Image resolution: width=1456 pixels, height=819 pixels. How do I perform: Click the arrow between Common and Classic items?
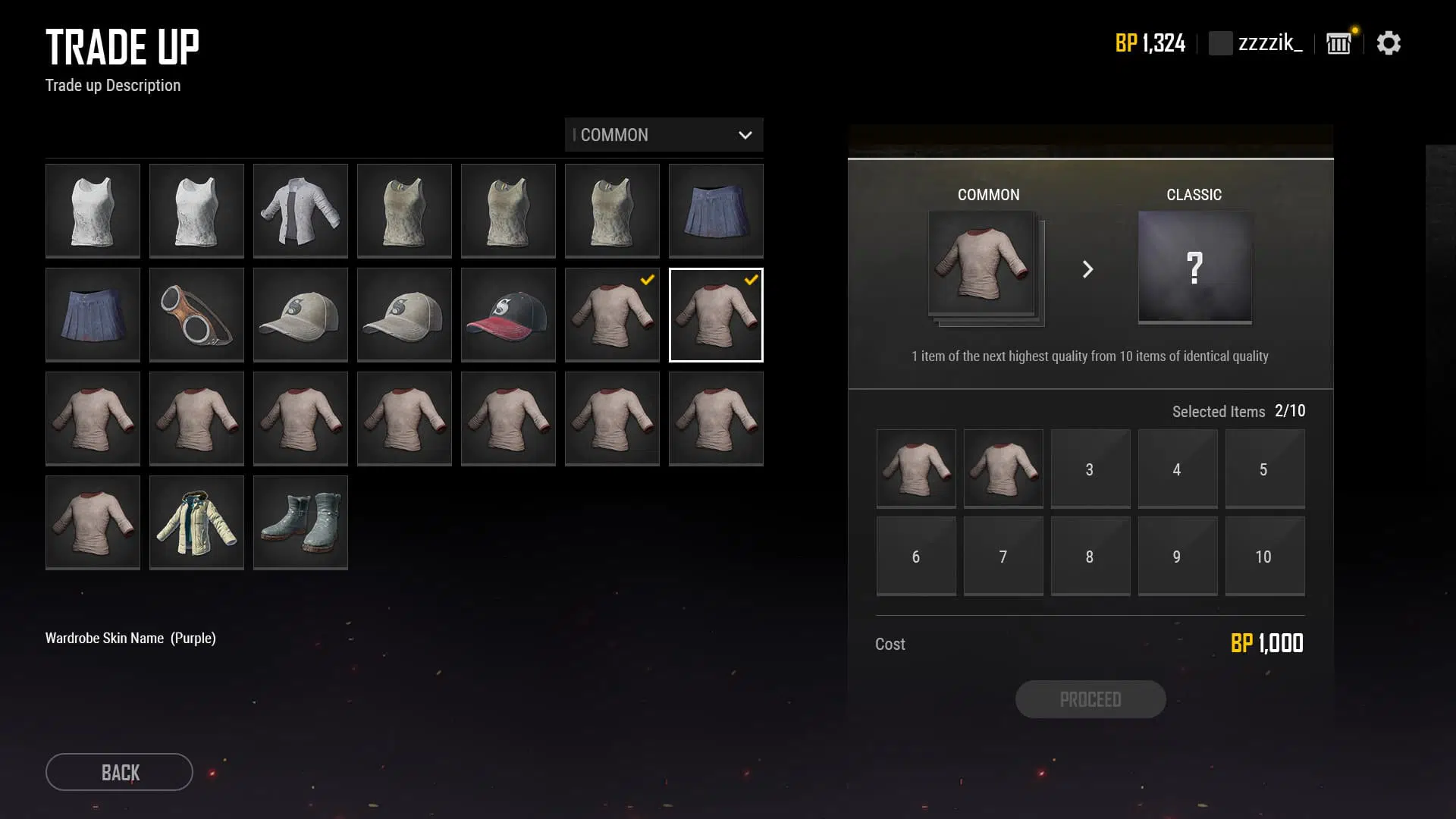1089,269
